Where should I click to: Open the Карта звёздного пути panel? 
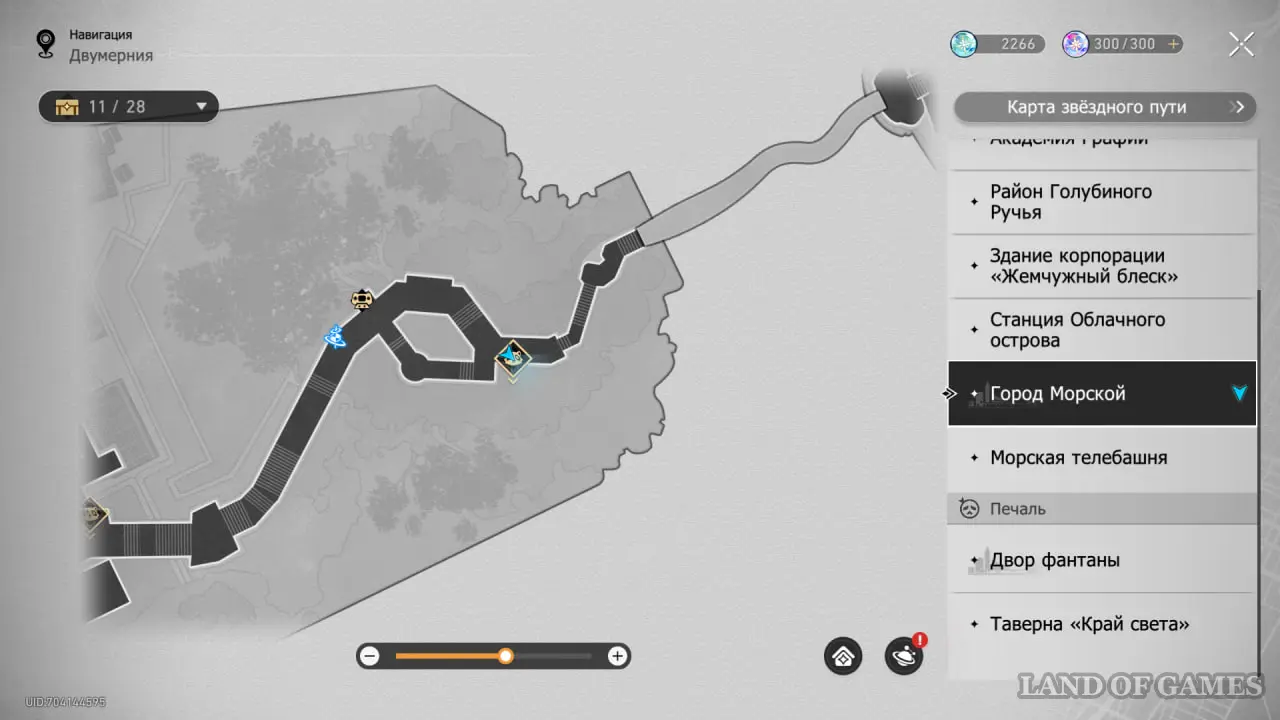[1104, 107]
